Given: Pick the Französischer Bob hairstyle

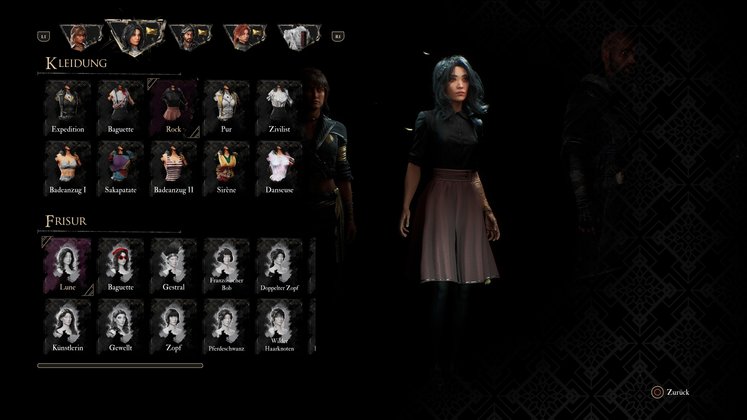Looking at the screenshot, I should [226, 264].
